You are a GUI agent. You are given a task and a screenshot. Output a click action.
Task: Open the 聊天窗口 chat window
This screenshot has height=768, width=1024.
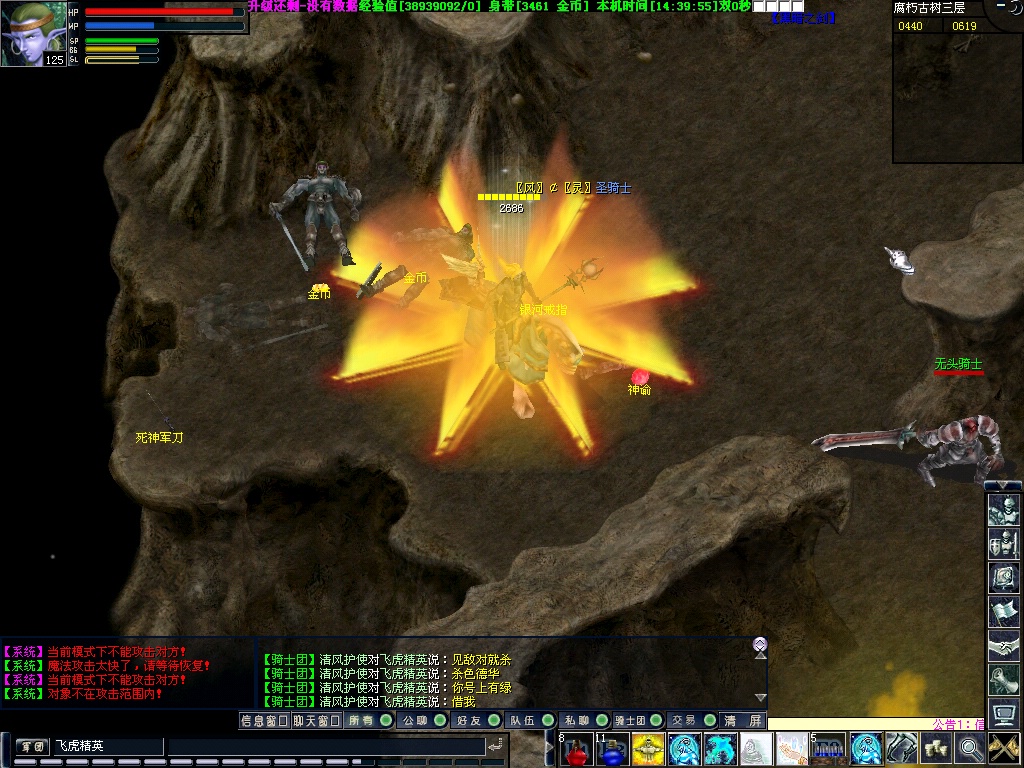coord(317,720)
